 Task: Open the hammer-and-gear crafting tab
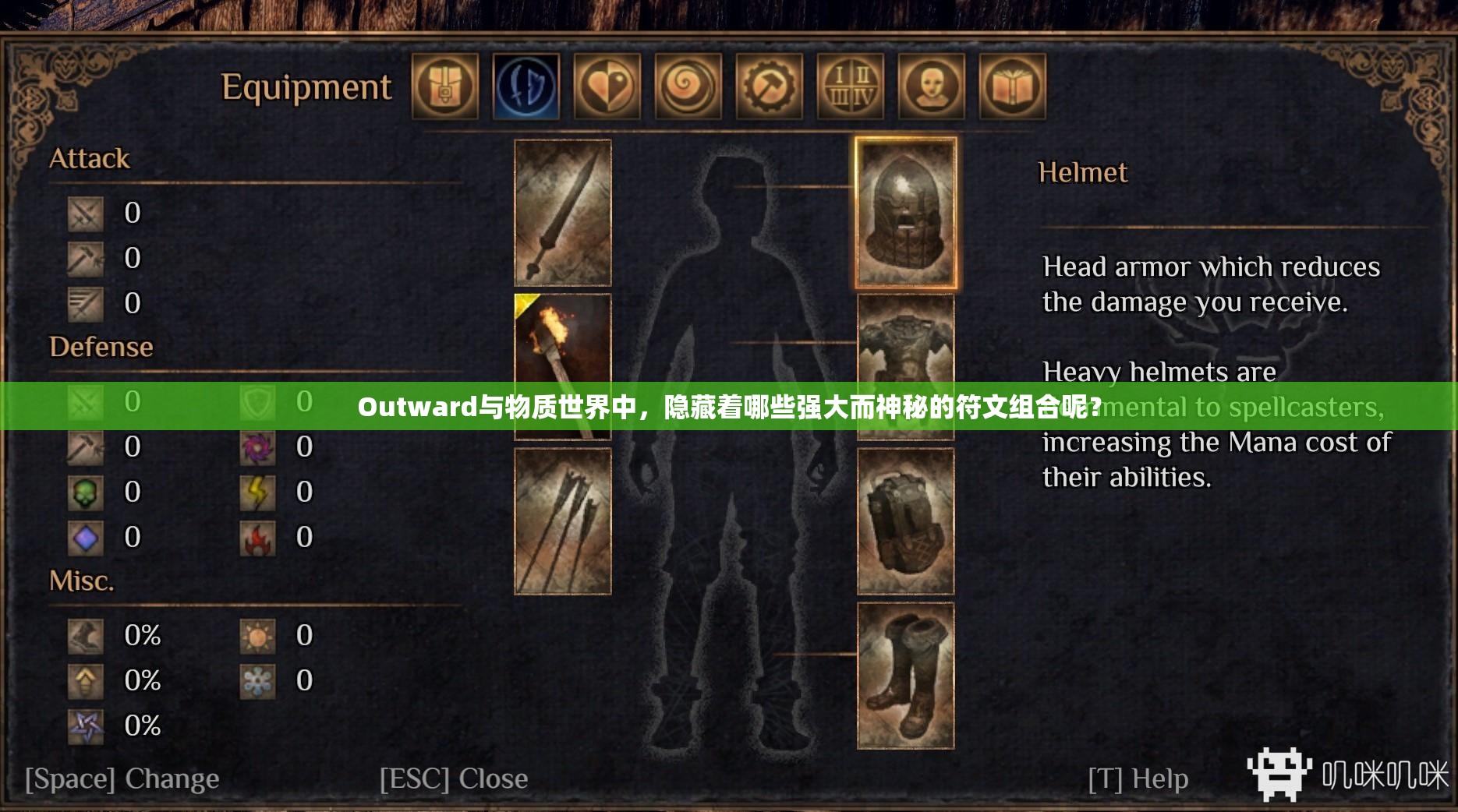770,88
